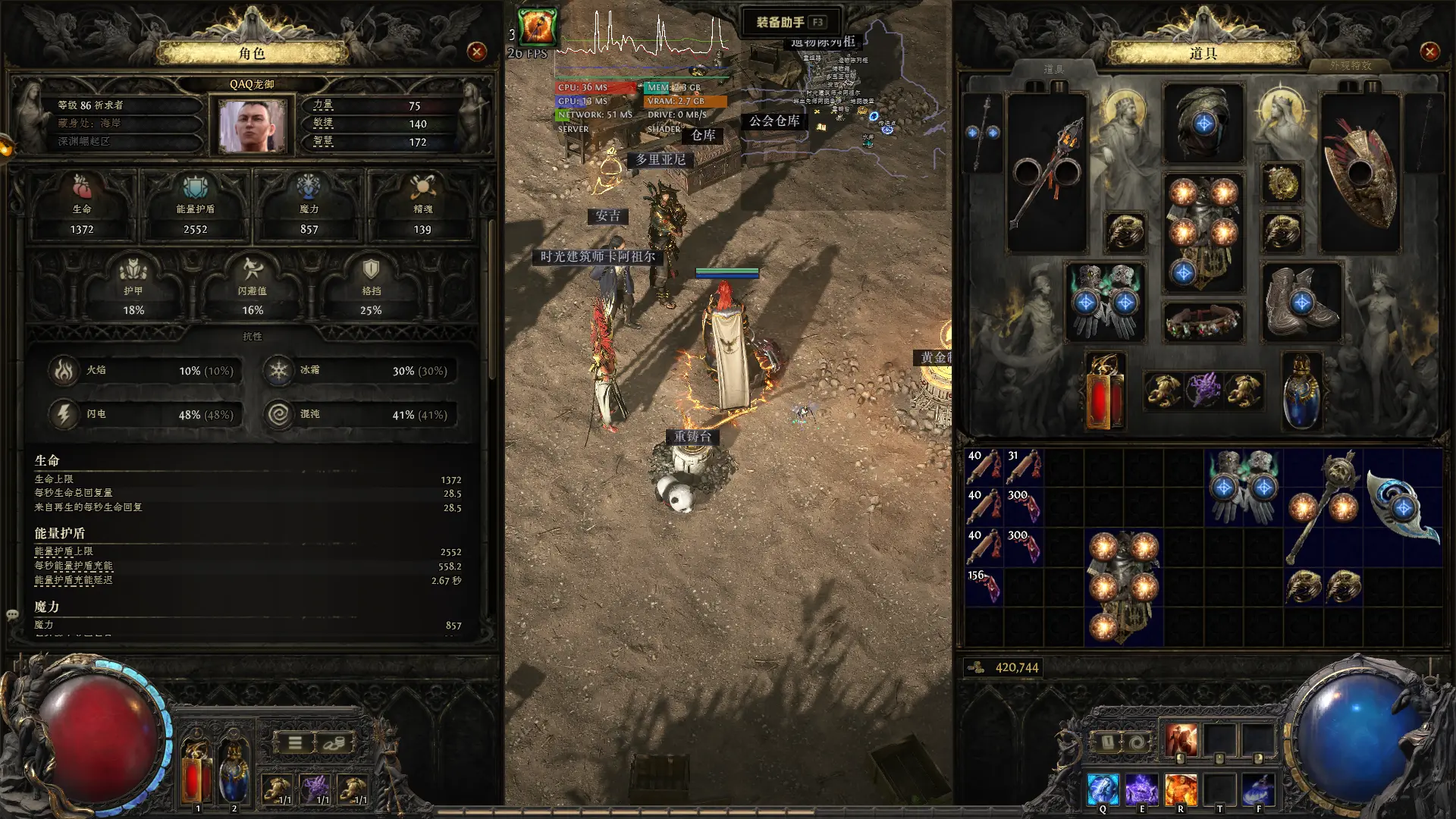Click the swirl vortex button beside the skills
Screen dimensions: 1456x819
pyautogui.click(x=1137, y=742)
